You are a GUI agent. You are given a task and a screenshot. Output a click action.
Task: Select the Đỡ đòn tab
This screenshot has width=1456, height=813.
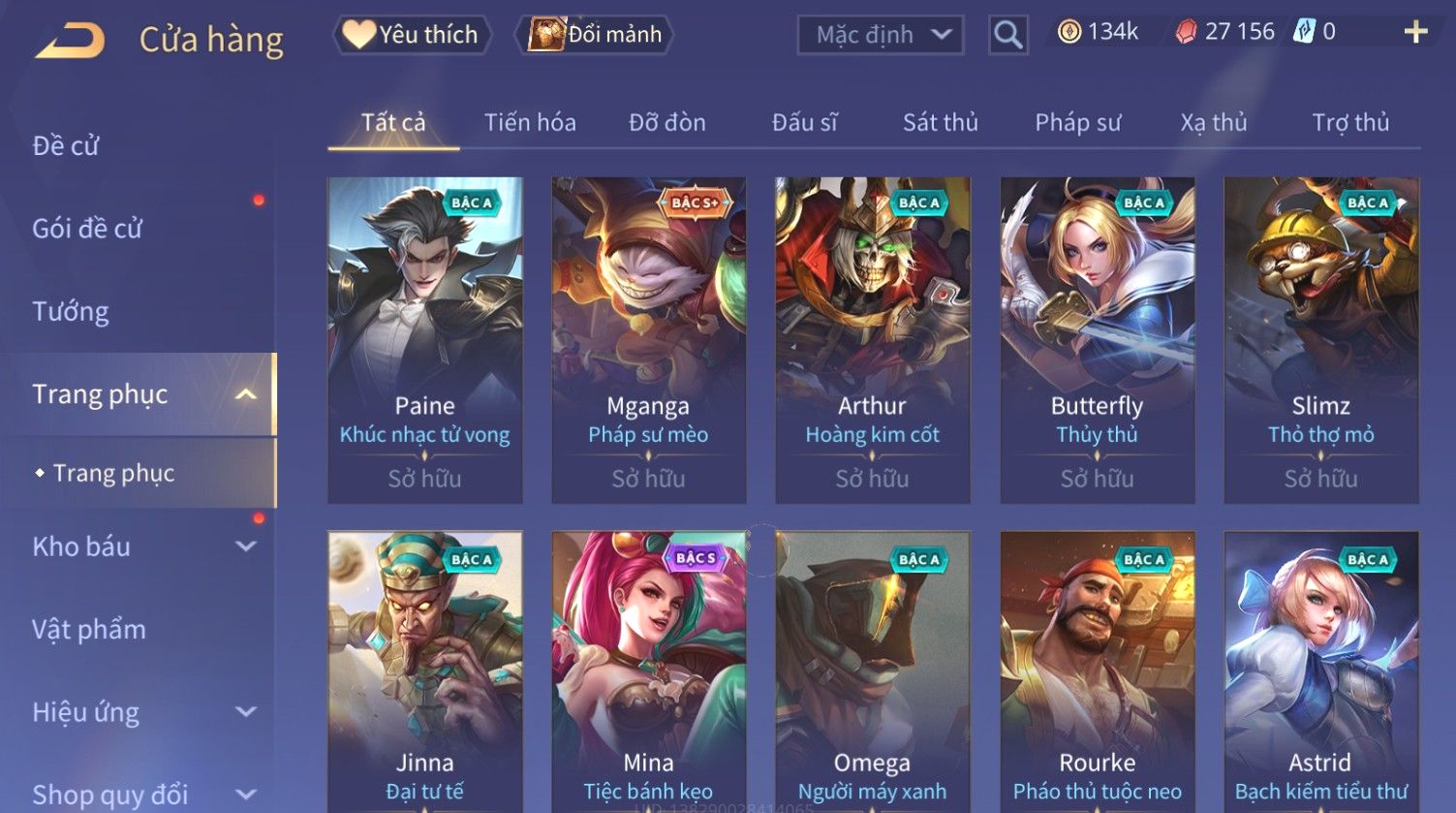666,123
